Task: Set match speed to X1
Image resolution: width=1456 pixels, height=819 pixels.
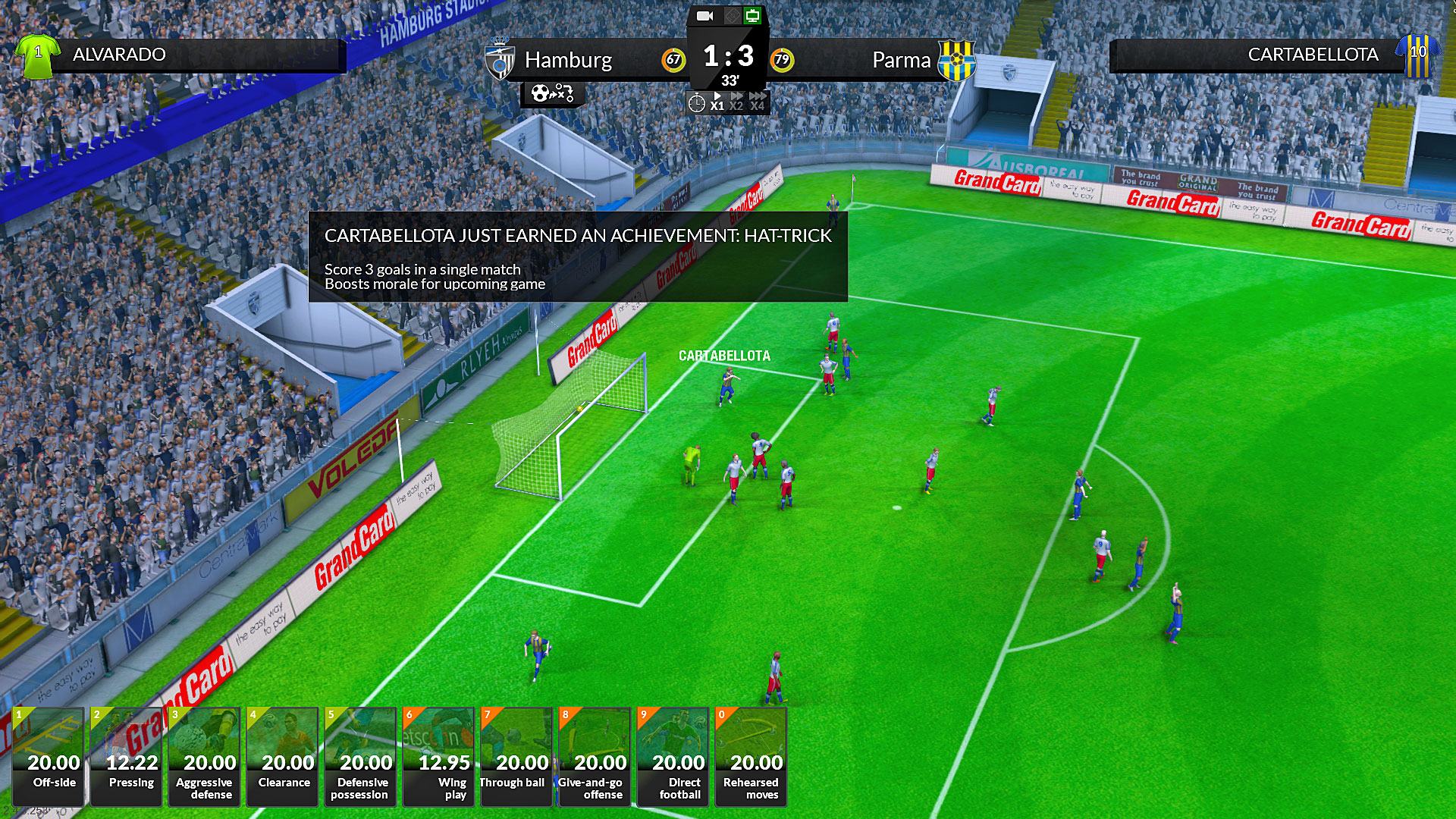Action: click(x=717, y=102)
